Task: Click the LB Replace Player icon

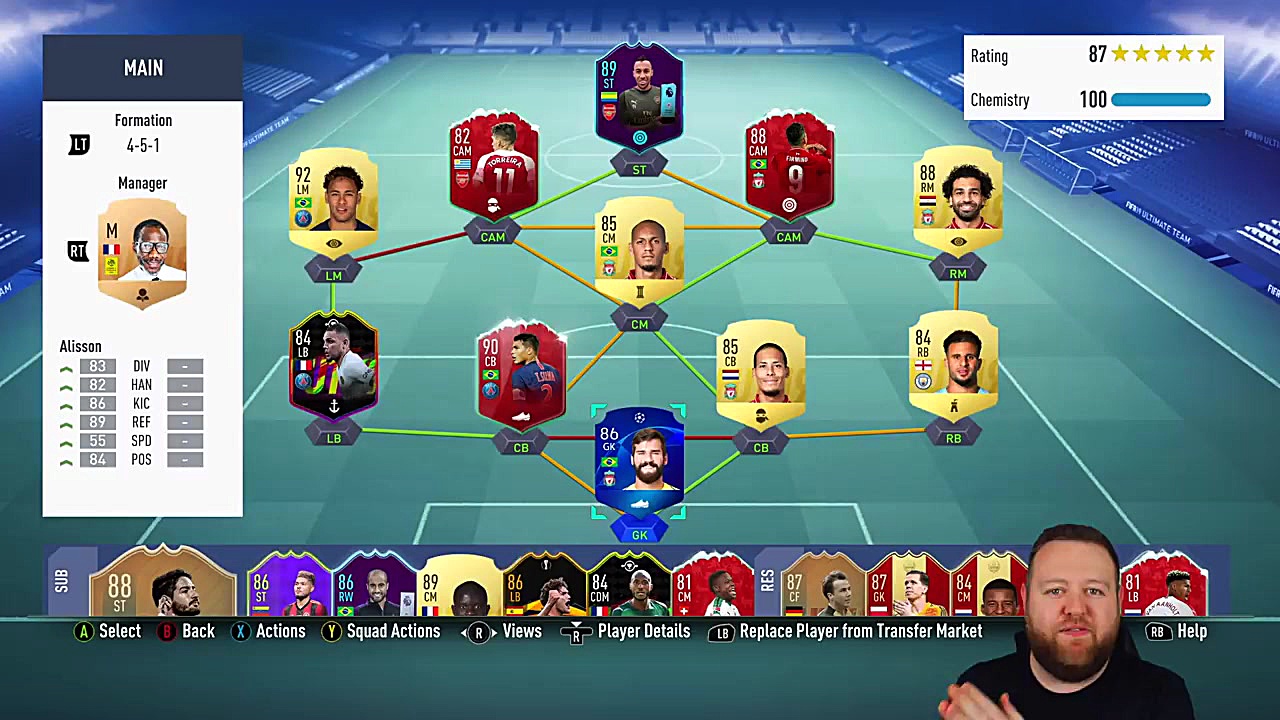Action: click(722, 631)
